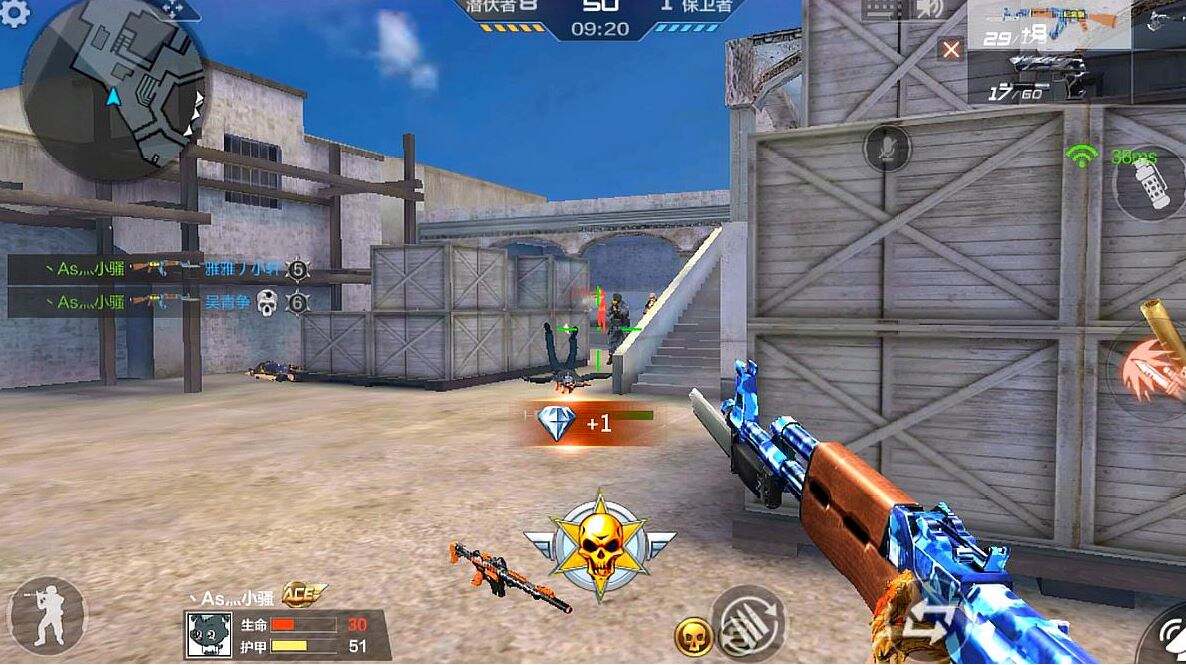
Task: Tap the swap weapon arrows button
Action: click(x=928, y=620)
